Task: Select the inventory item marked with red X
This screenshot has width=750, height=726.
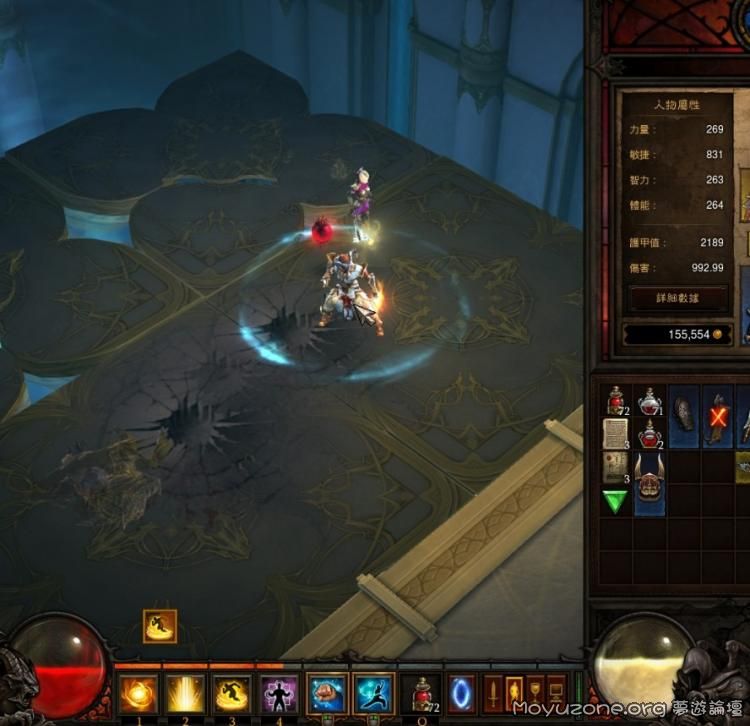Action: tap(718, 416)
